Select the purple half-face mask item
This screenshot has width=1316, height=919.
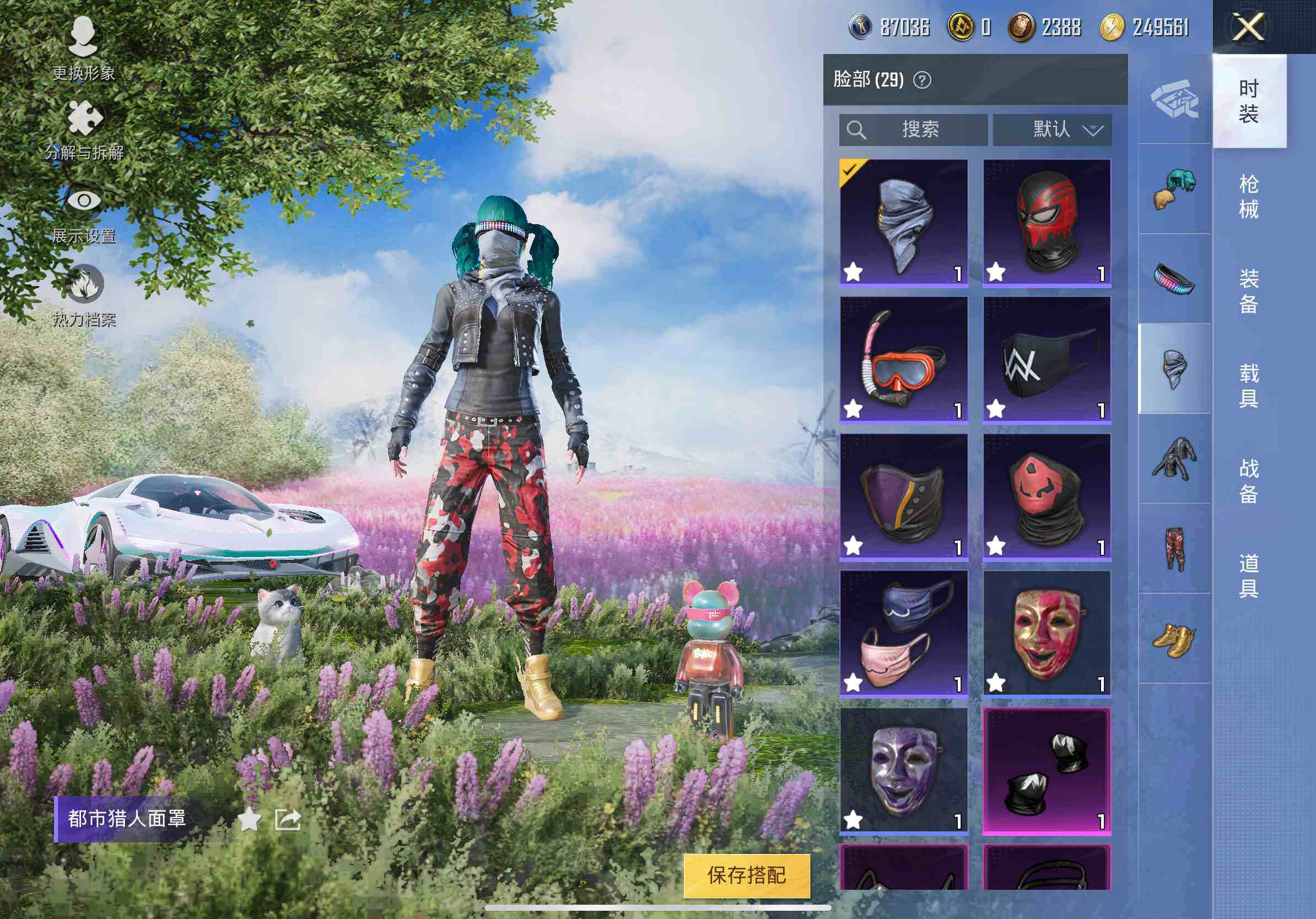[903, 496]
